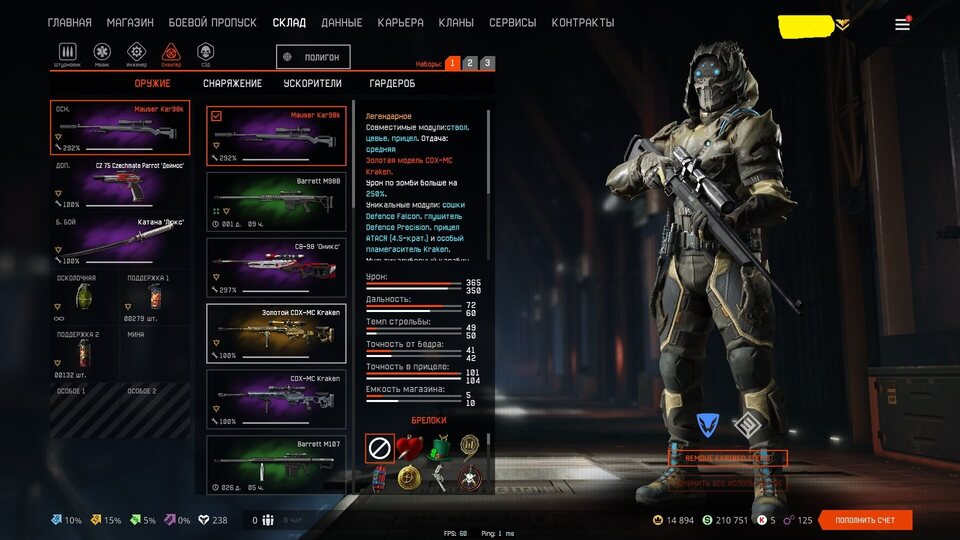
Task: Click the Remove Expired Items button
Action: 728,458
